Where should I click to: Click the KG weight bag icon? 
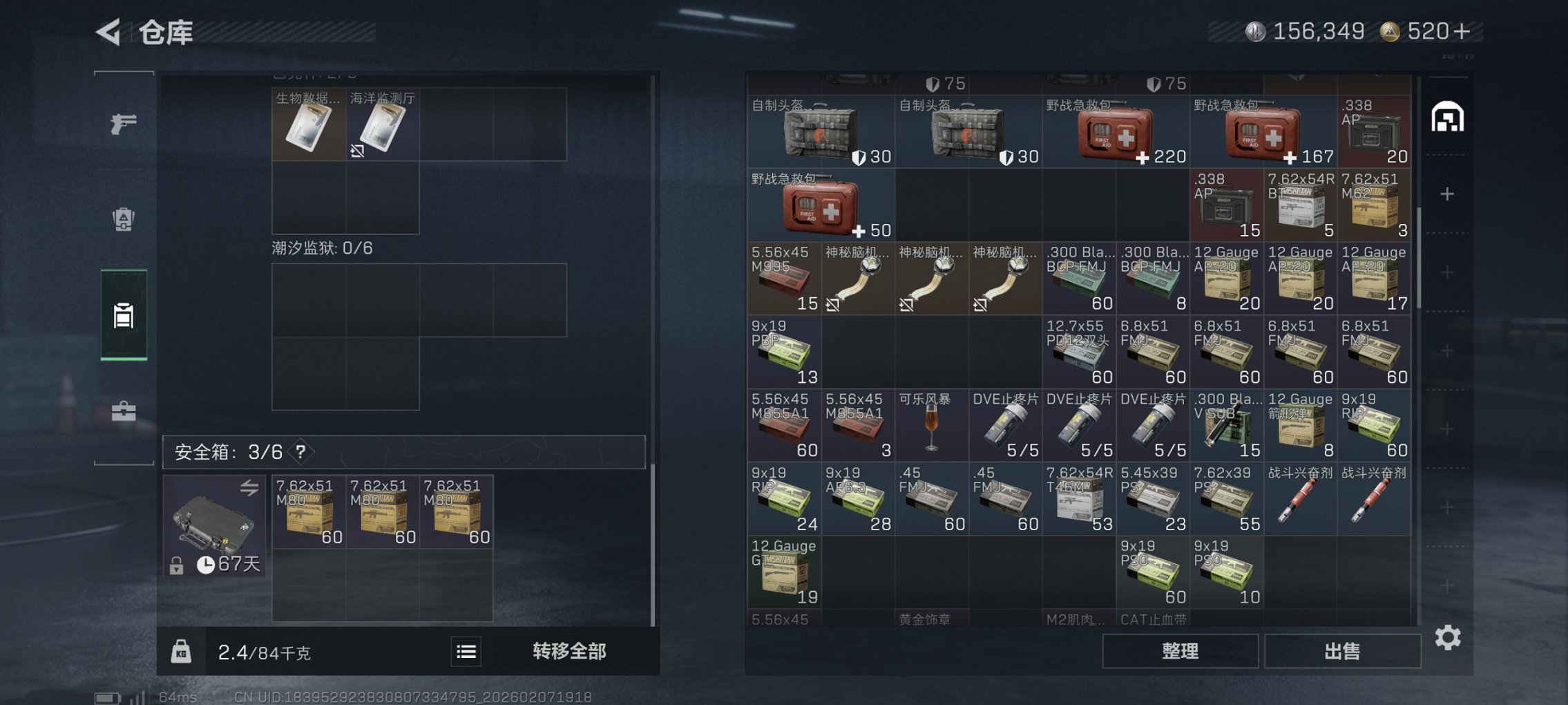click(182, 651)
